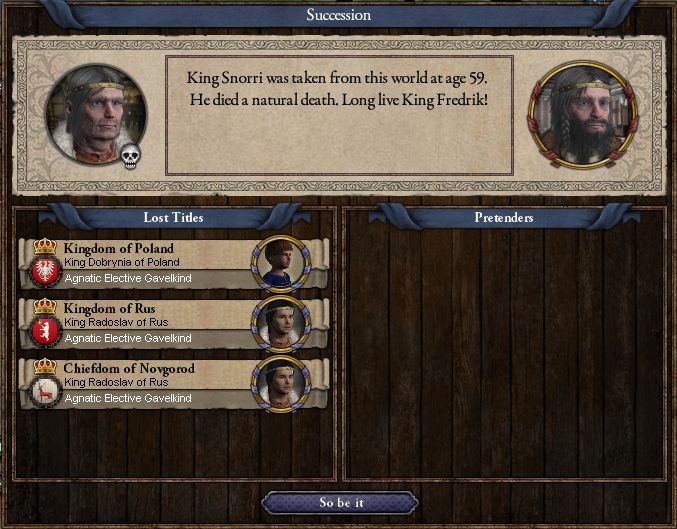Select the Kingdom of Poland lost title

click(x=140, y=263)
